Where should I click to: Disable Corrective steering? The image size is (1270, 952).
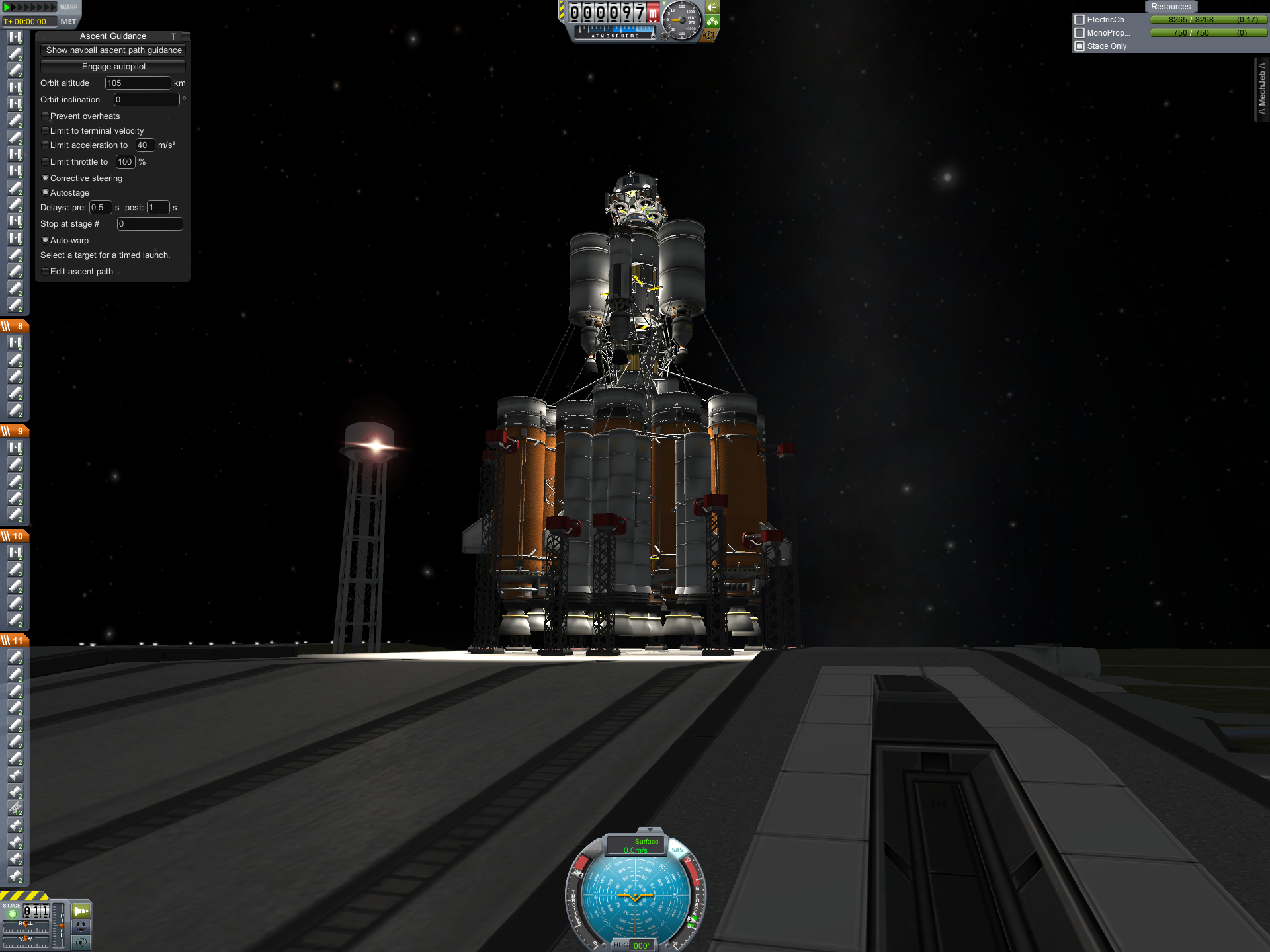point(45,178)
